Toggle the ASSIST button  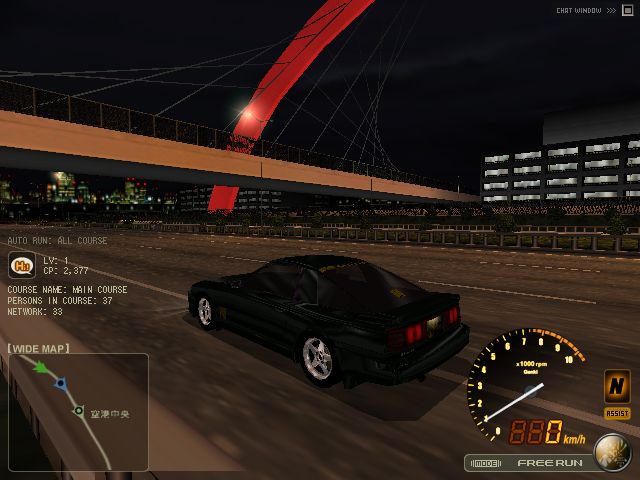(617, 413)
